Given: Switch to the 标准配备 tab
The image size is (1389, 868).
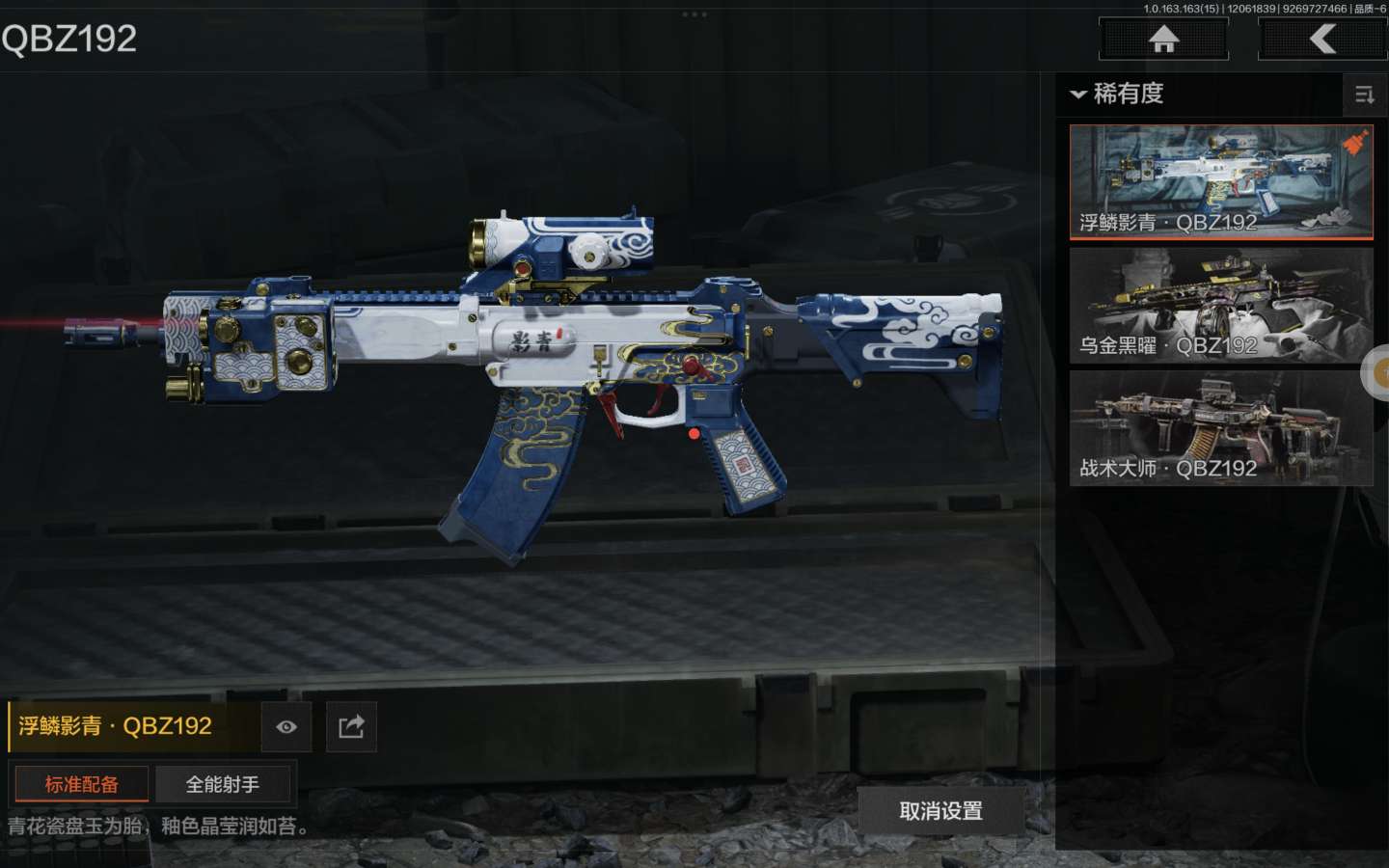Looking at the screenshot, I should pyautogui.click(x=81, y=784).
